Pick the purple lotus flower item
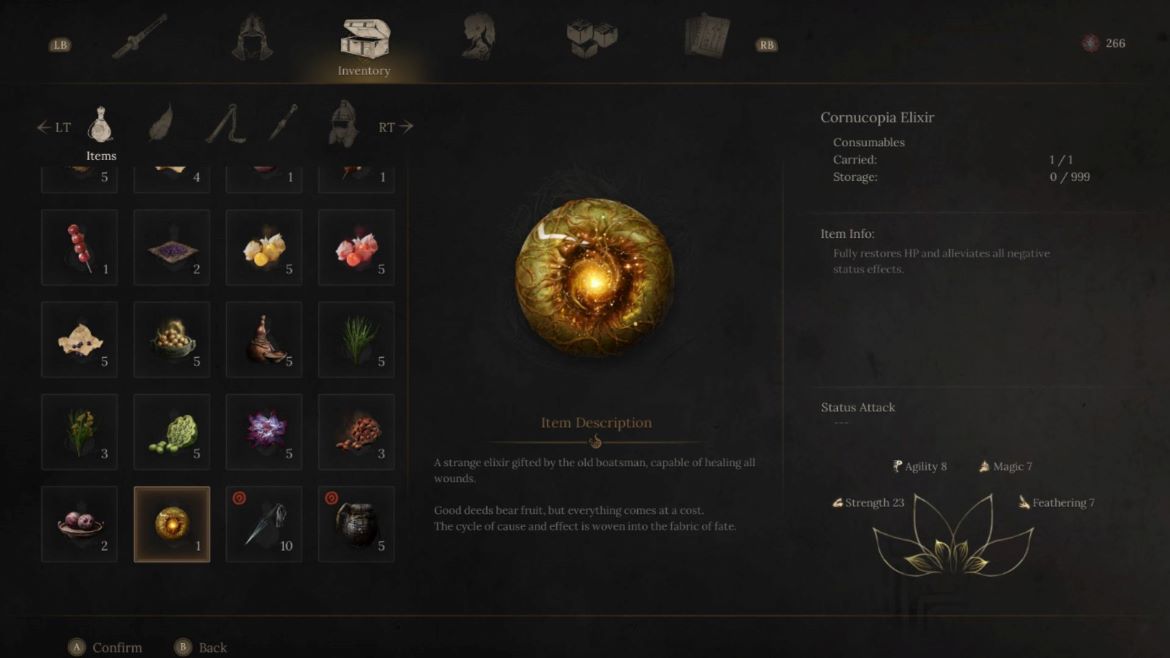The height and width of the screenshot is (658, 1170). point(264,432)
